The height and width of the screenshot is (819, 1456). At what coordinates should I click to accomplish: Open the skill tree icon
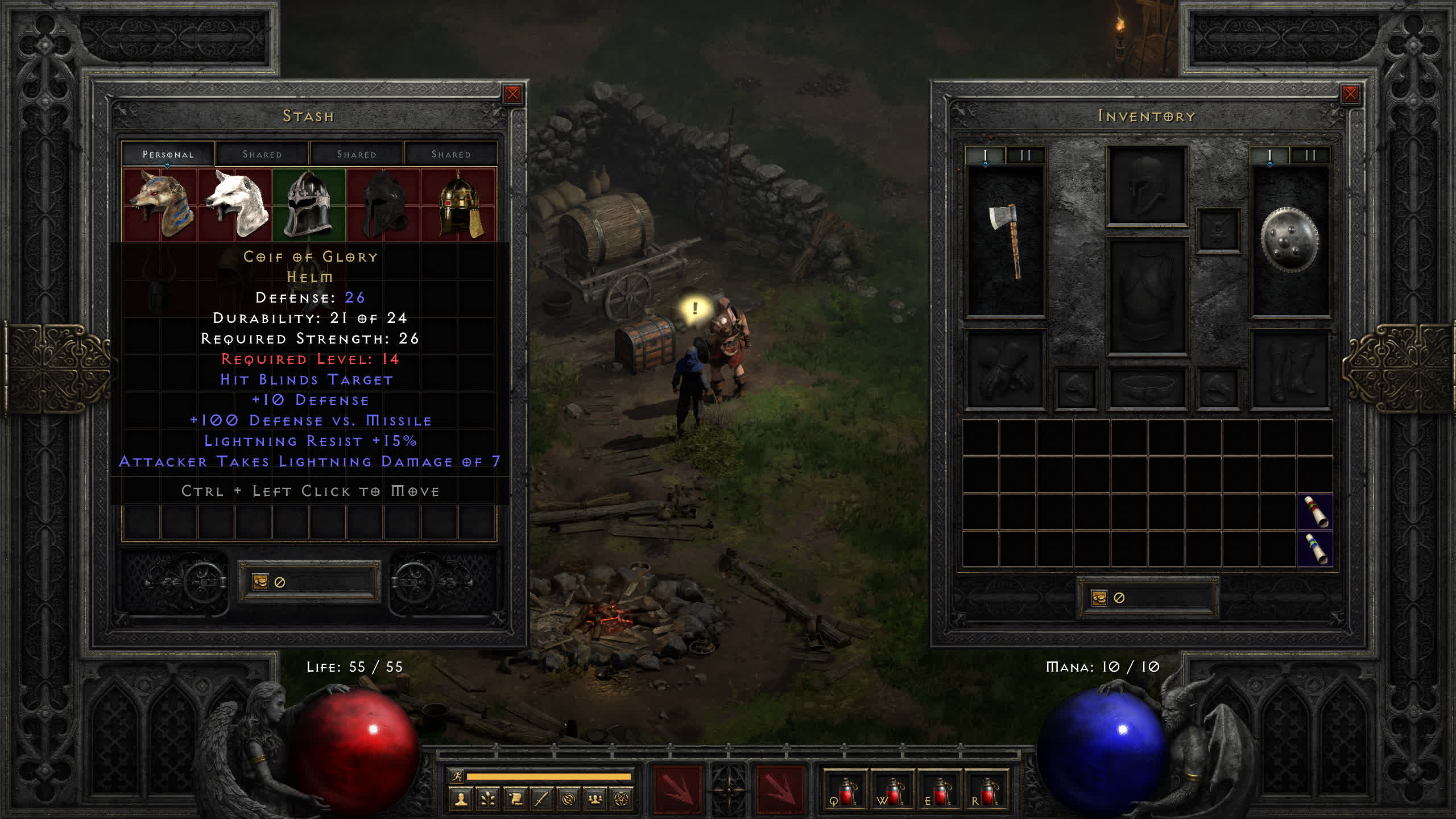click(488, 800)
